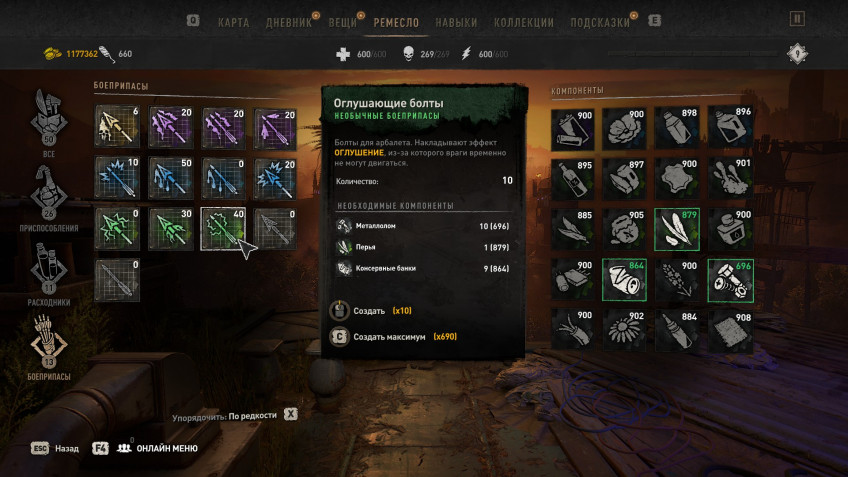This screenshot has width=848, height=477.
Task: Pick the blue ammo slot with count 50
Action: [172, 178]
